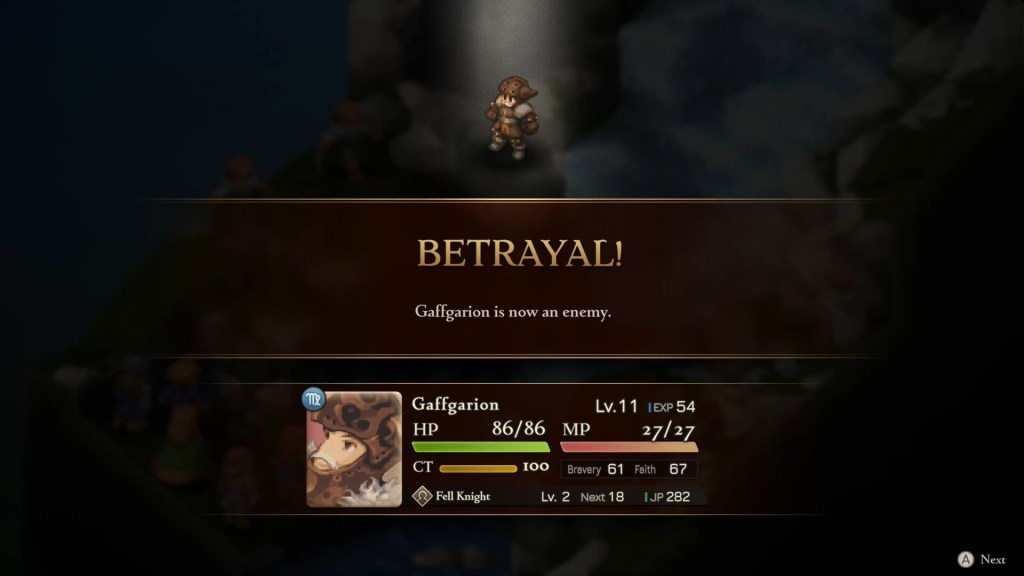This screenshot has width=1024, height=576.
Task: Select Gaffgarion's character portrait
Action: pyautogui.click(x=354, y=449)
